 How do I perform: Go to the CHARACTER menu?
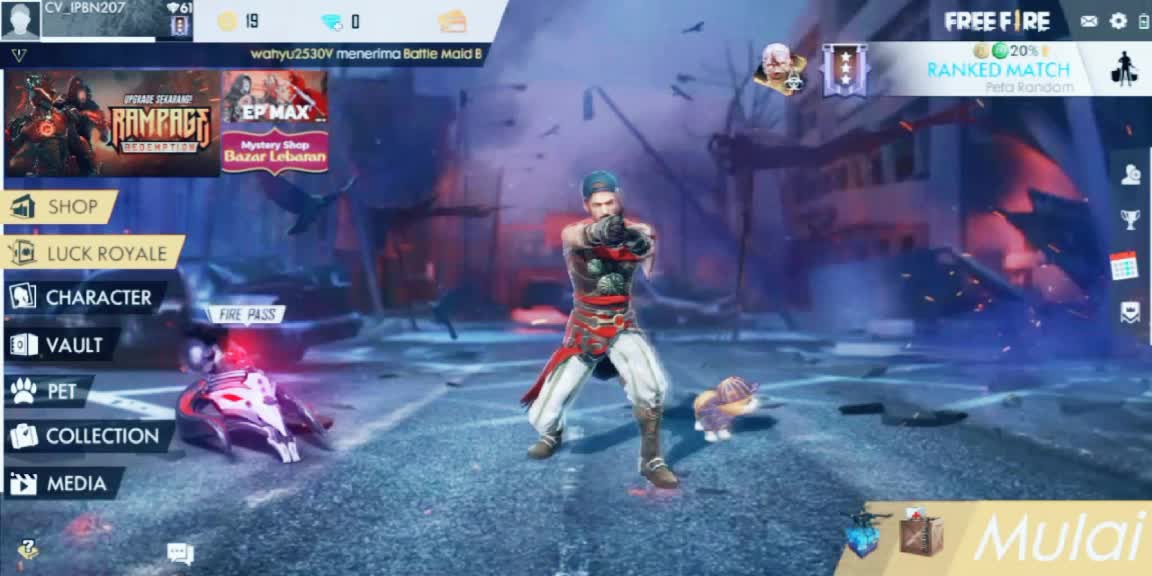[84, 297]
